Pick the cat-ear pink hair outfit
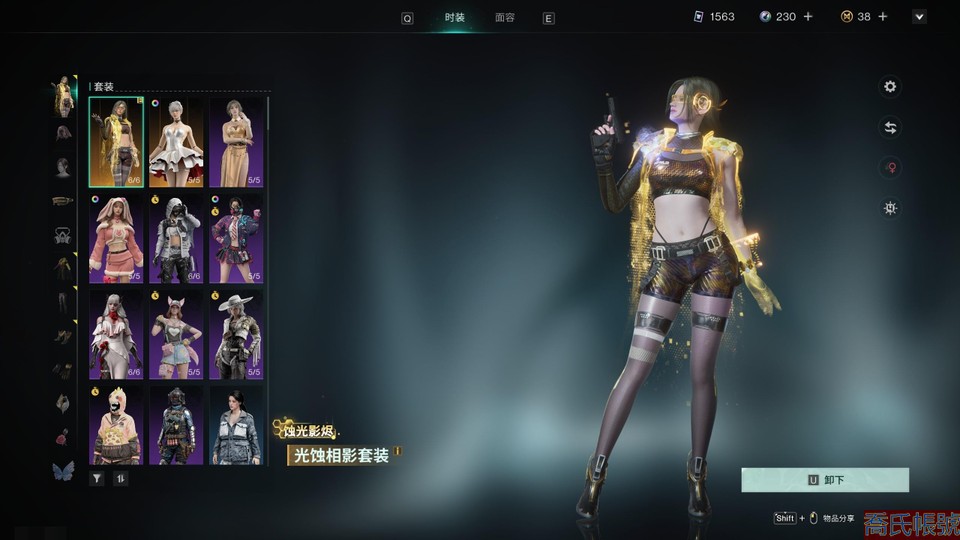This screenshot has height=540, width=960. (x=176, y=334)
